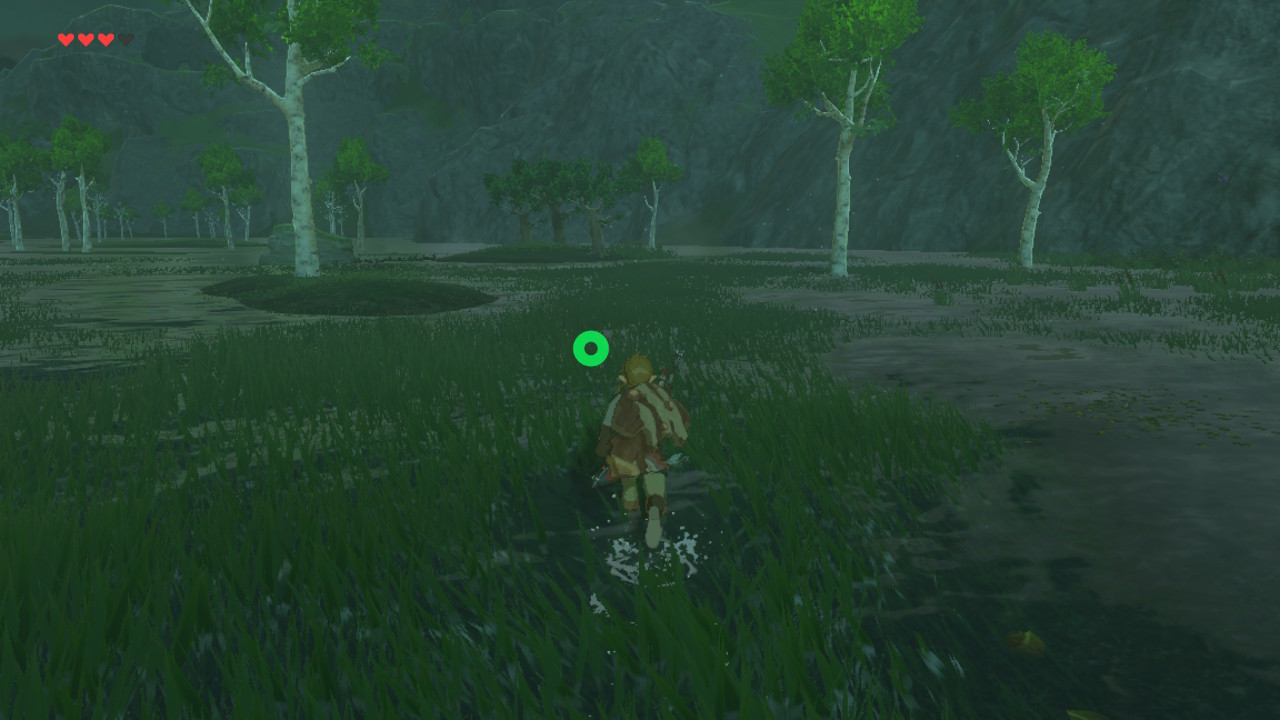Click Link's blond head
Screen dimensions: 1280x720
tap(636, 368)
